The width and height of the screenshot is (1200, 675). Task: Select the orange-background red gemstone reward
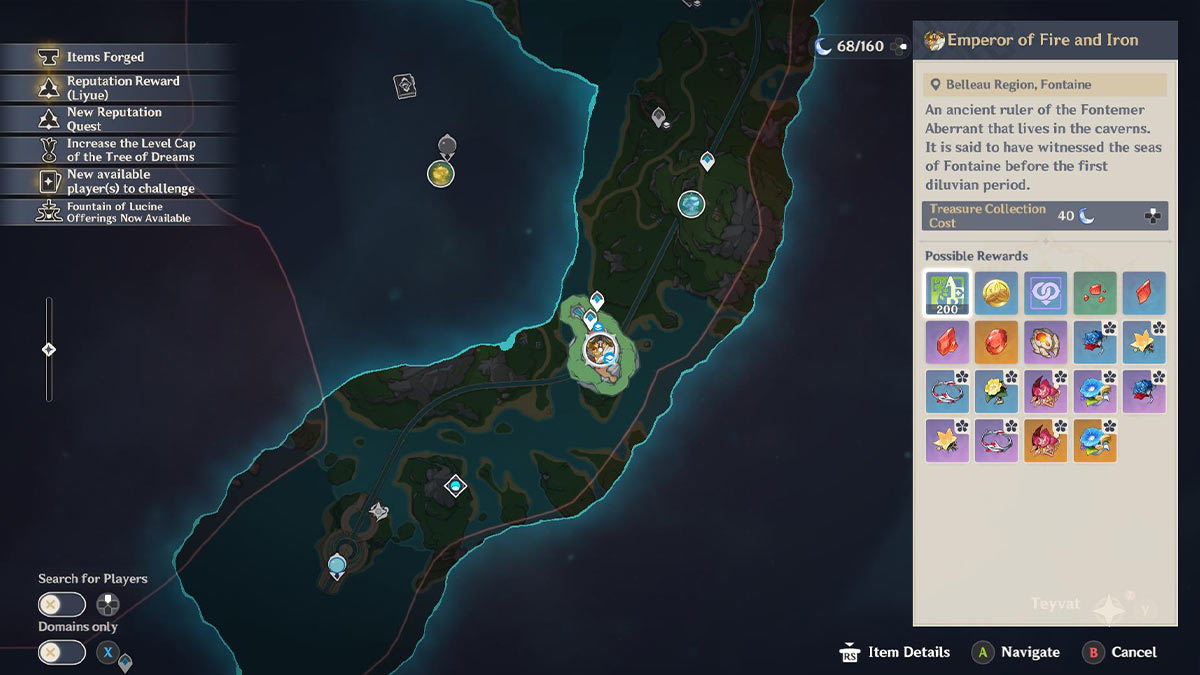(x=996, y=342)
